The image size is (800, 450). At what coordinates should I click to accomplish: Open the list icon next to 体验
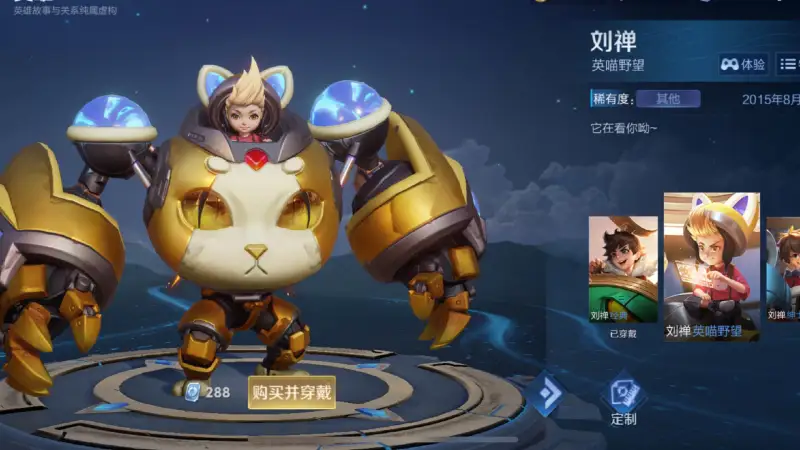click(788, 64)
